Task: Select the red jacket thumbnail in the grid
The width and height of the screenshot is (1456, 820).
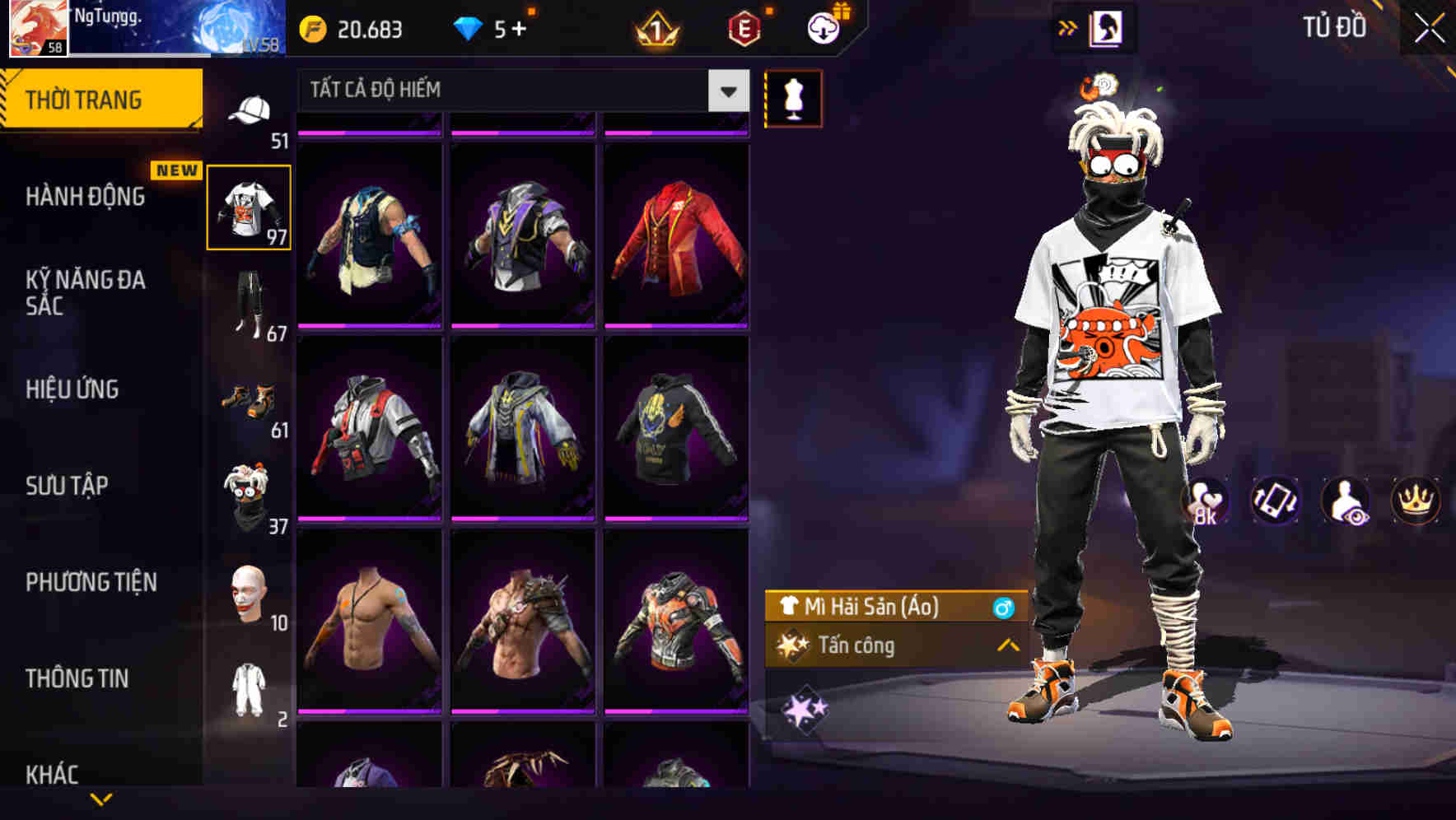Action: [677, 235]
